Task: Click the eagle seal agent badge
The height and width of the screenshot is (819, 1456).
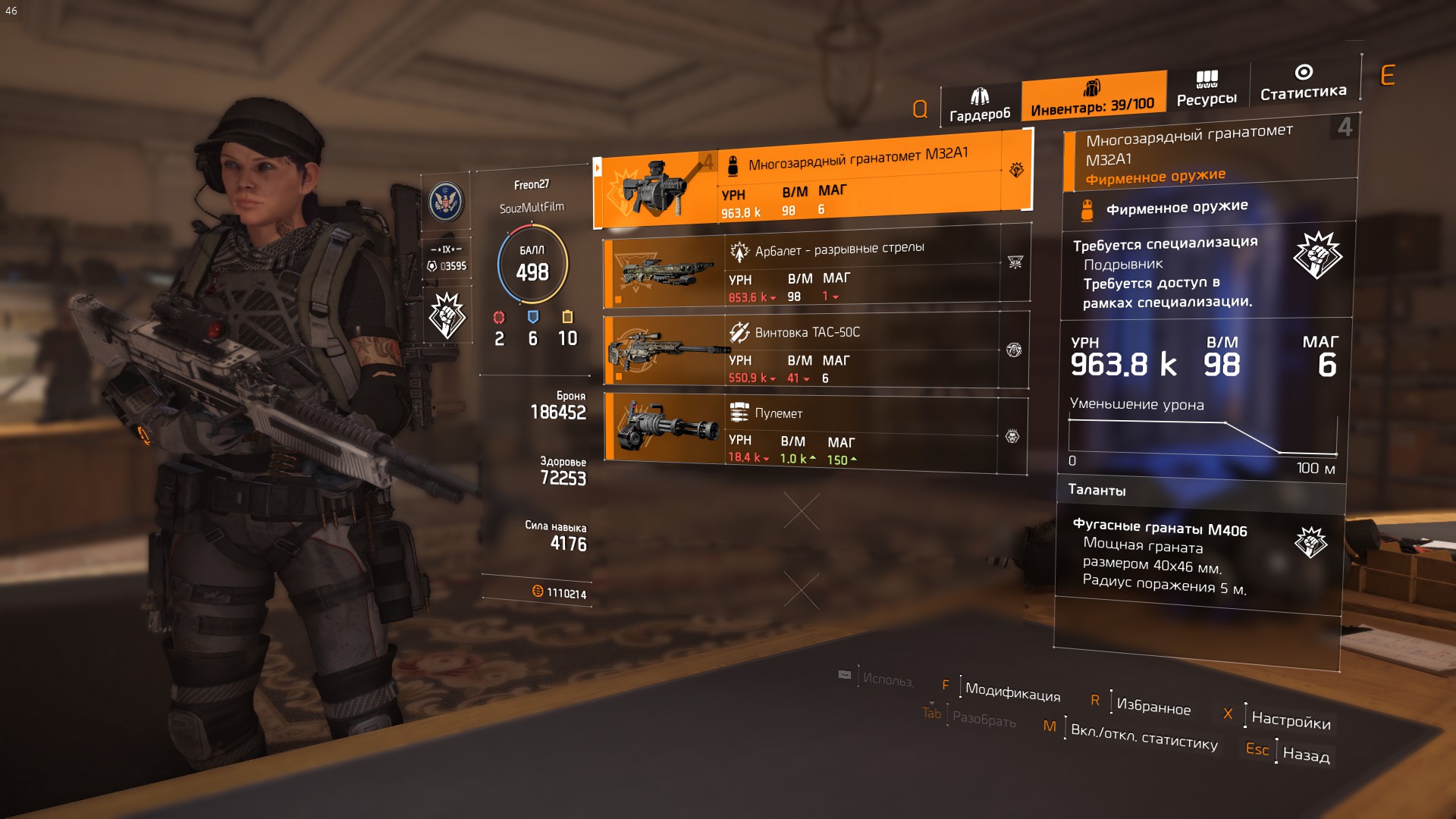Action: coord(446,202)
